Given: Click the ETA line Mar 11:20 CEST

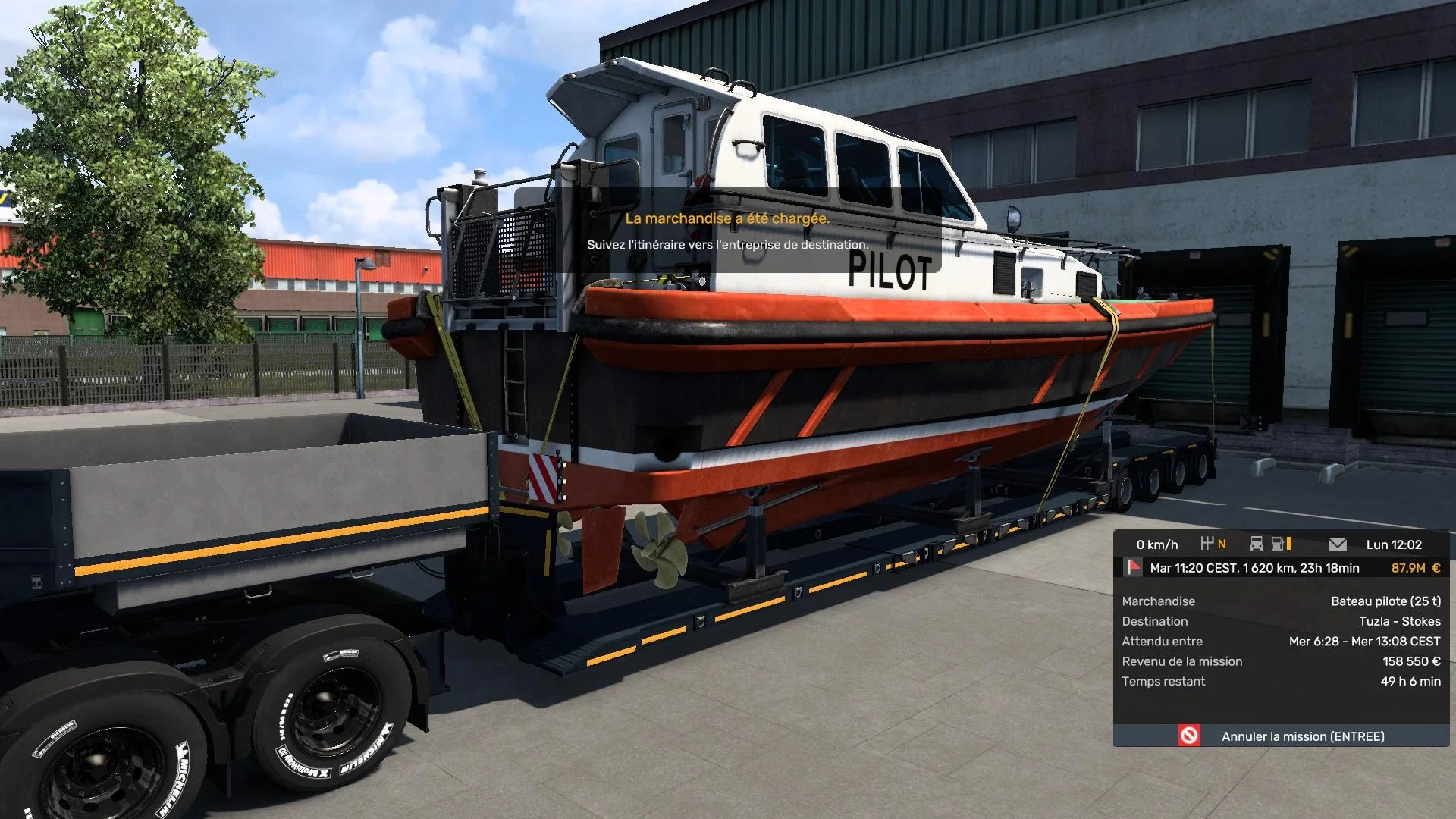Looking at the screenshot, I should 1255,567.
